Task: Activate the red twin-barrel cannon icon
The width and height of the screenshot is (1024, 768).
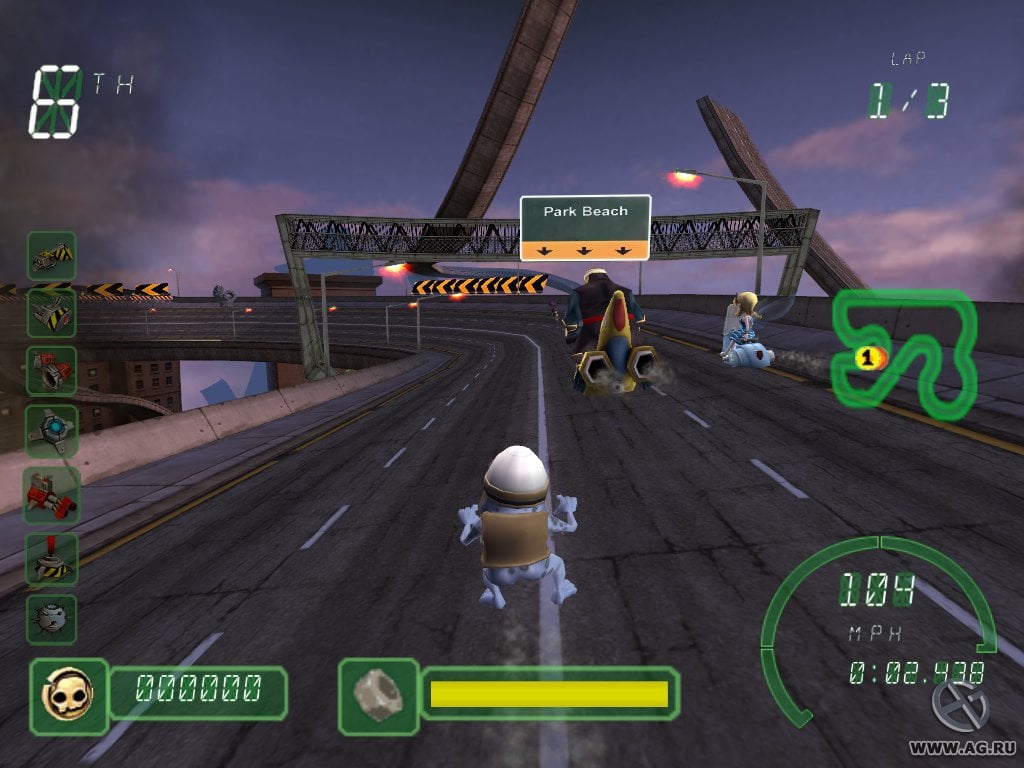Action: tap(51, 492)
